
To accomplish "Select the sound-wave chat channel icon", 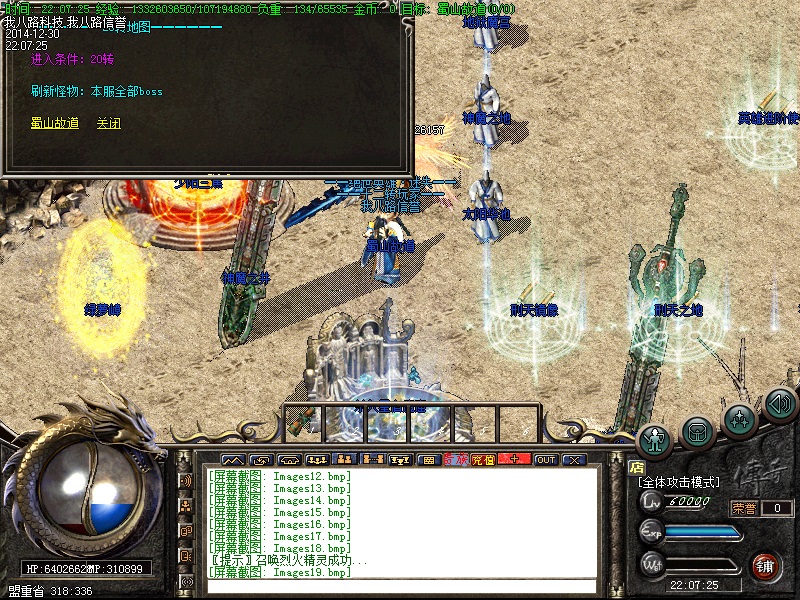I will pyautogui.click(x=186, y=481).
